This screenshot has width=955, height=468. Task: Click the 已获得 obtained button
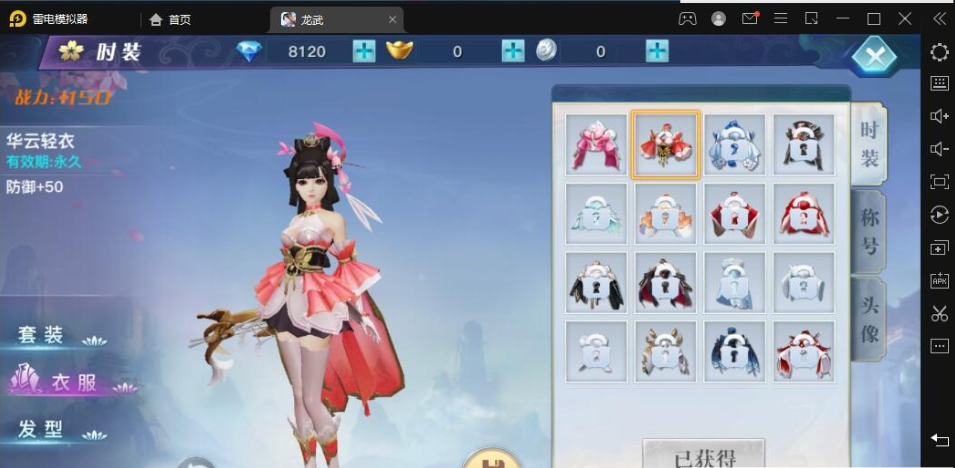tap(704, 457)
